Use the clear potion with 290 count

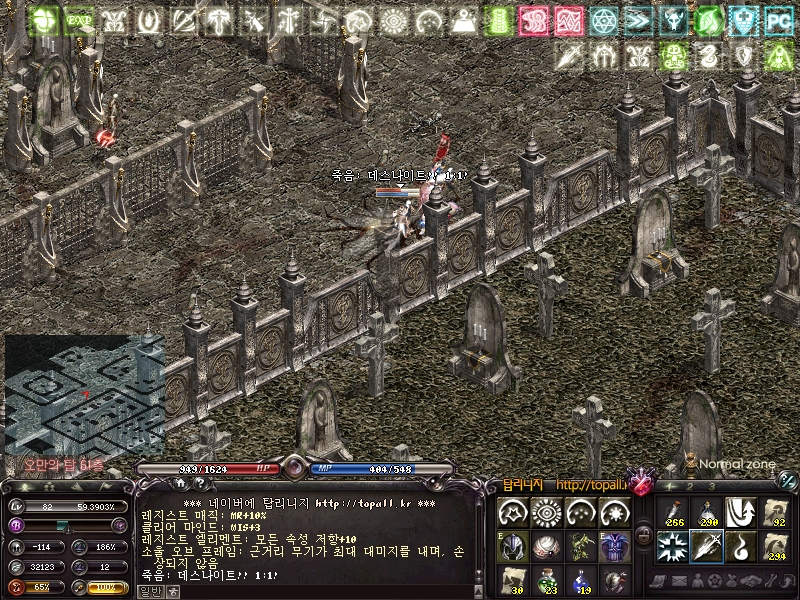click(x=706, y=513)
